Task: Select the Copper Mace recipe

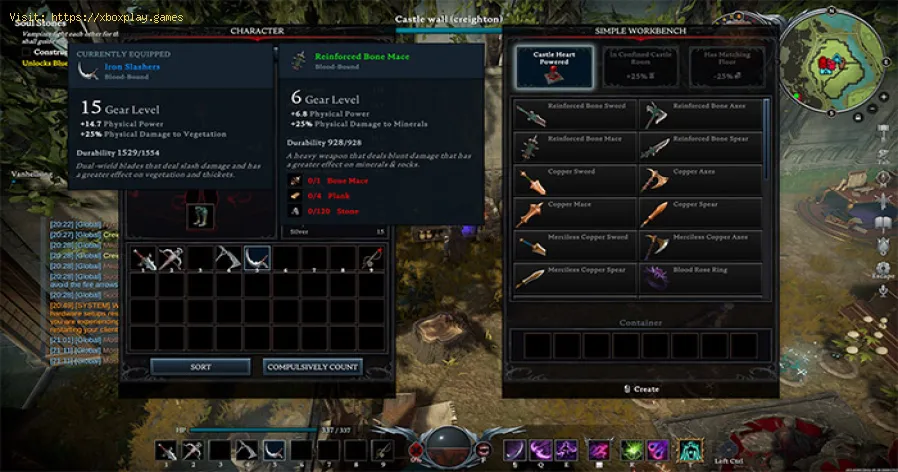Action: [575, 213]
